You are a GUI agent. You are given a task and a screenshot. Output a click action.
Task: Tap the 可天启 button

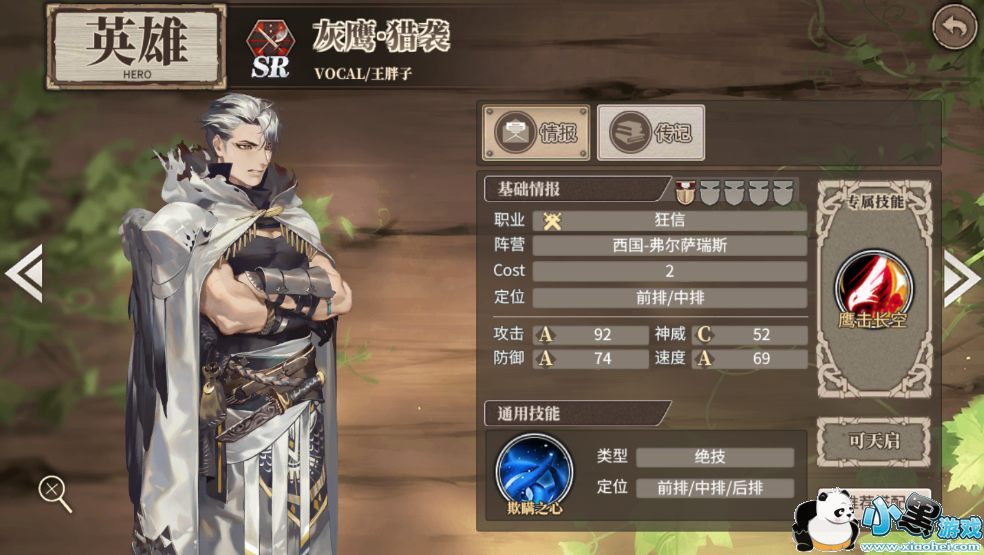tap(874, 441)
